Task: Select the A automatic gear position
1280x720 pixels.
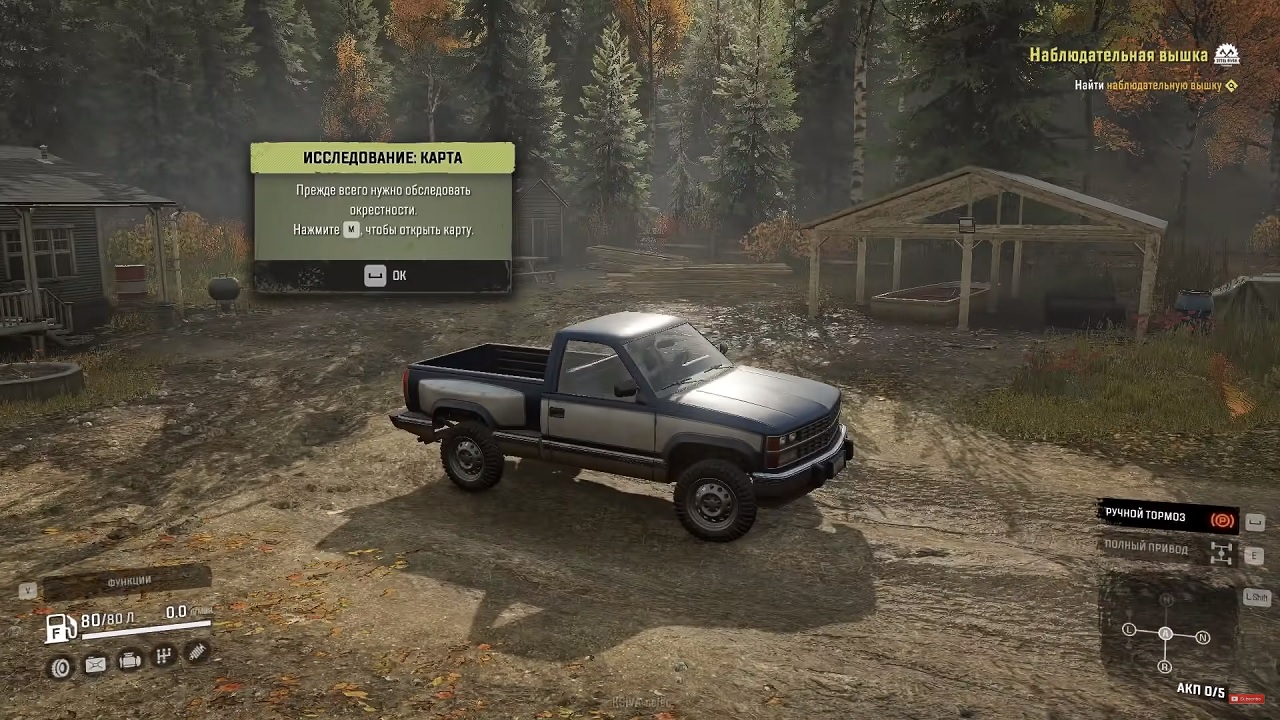Action: (x=1166, y=634)
